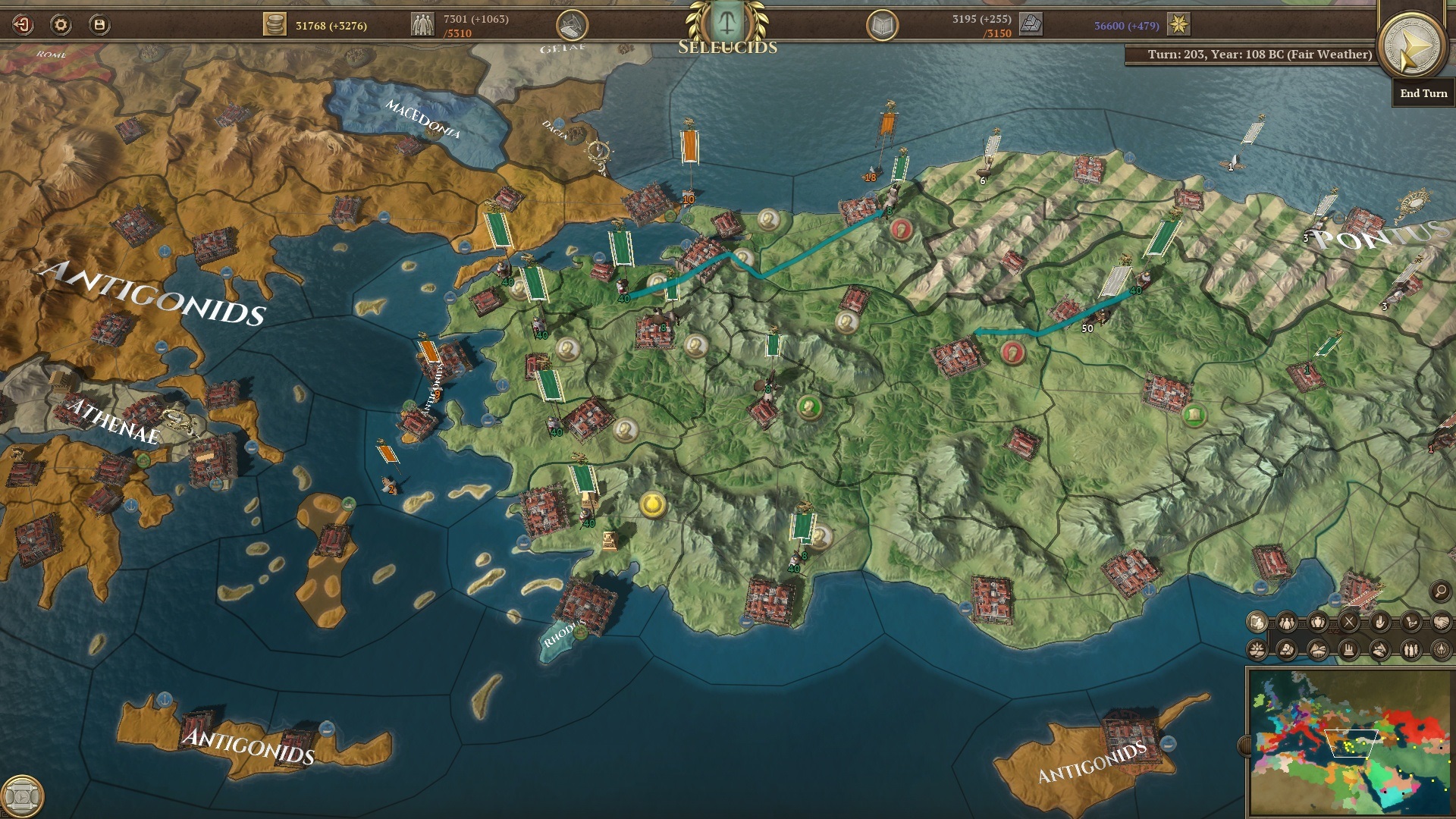Click the round button at the bottom-left corner

pos(23,796)
